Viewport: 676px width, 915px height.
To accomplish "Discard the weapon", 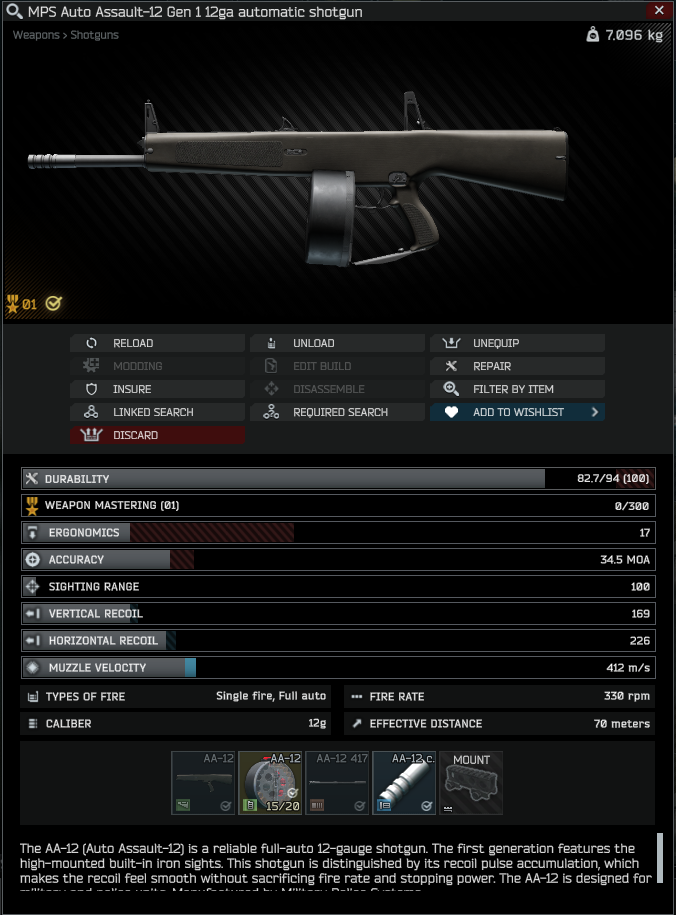I will 157,435.
